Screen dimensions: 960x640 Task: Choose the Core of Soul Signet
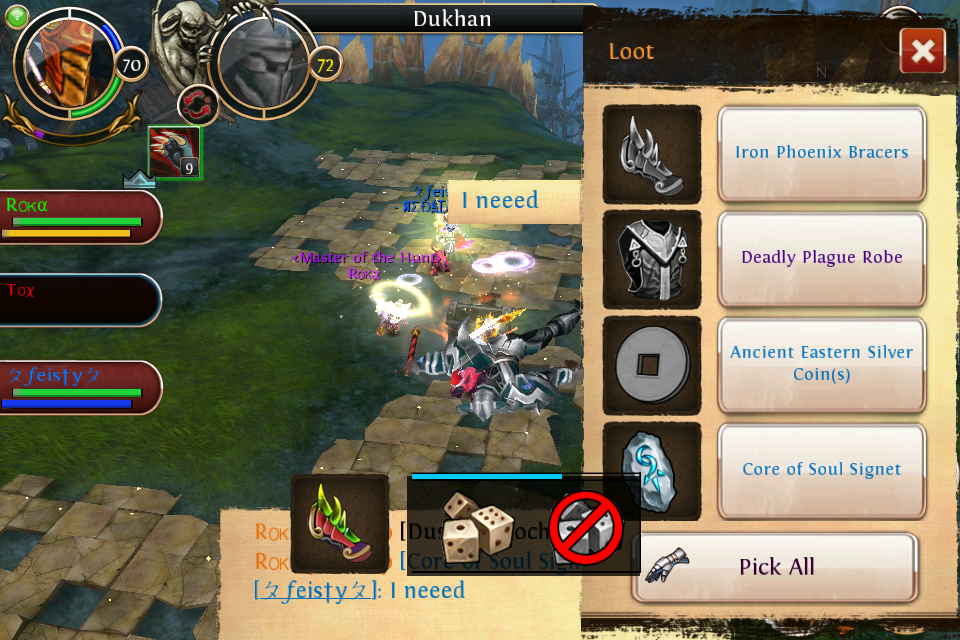click(x=821, y=469)
